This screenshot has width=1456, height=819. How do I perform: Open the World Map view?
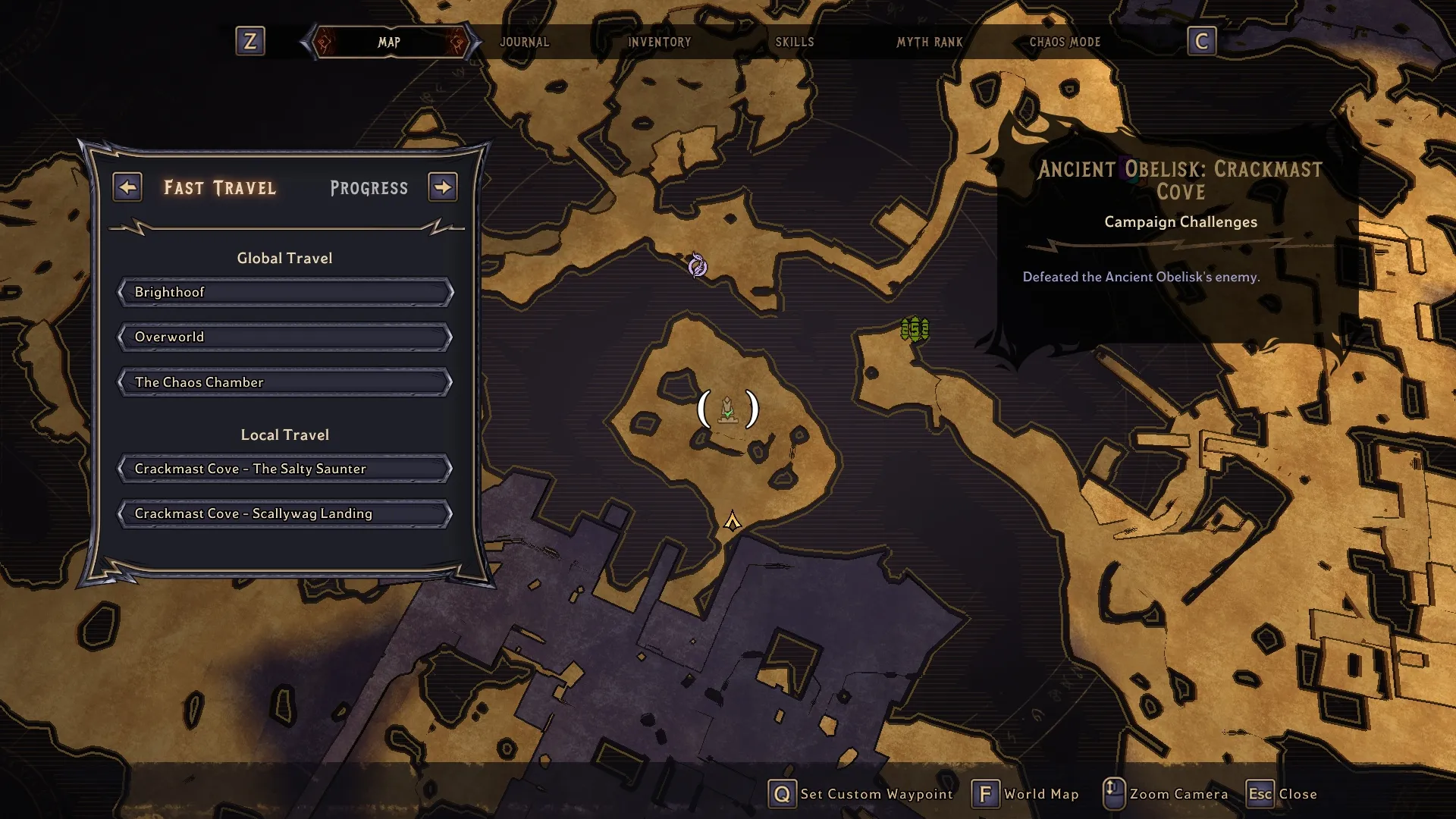[x=1025, y=794]
